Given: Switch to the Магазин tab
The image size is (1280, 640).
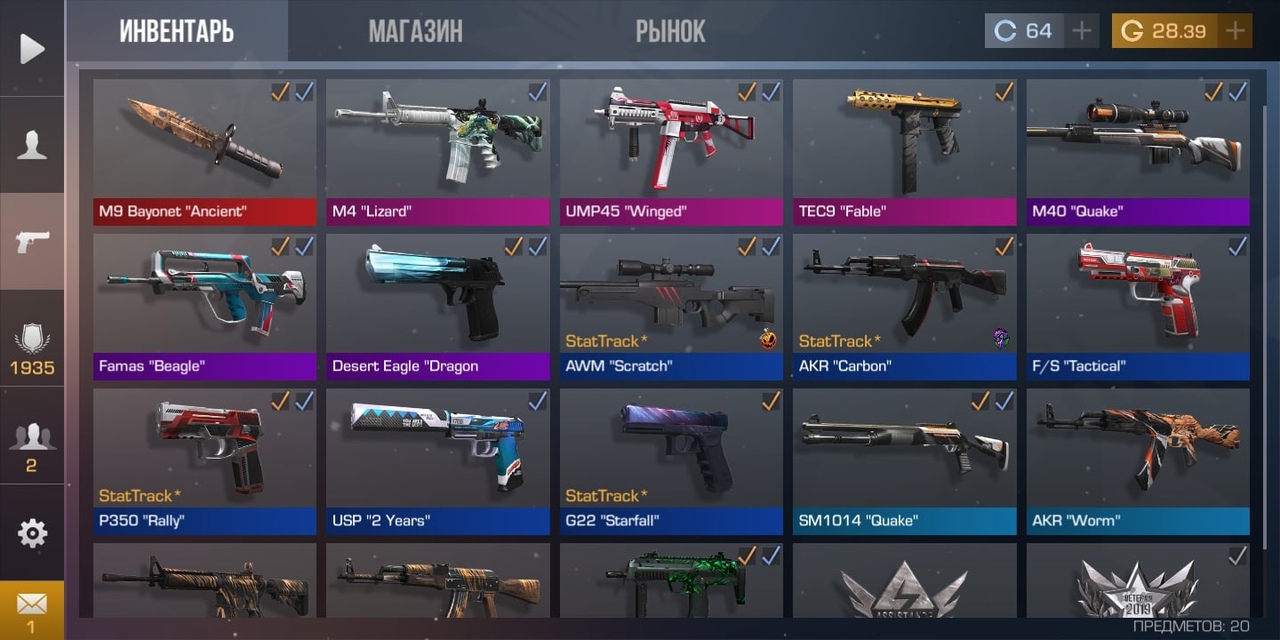Looking at the screenshot, I should [x=415, y=31].
